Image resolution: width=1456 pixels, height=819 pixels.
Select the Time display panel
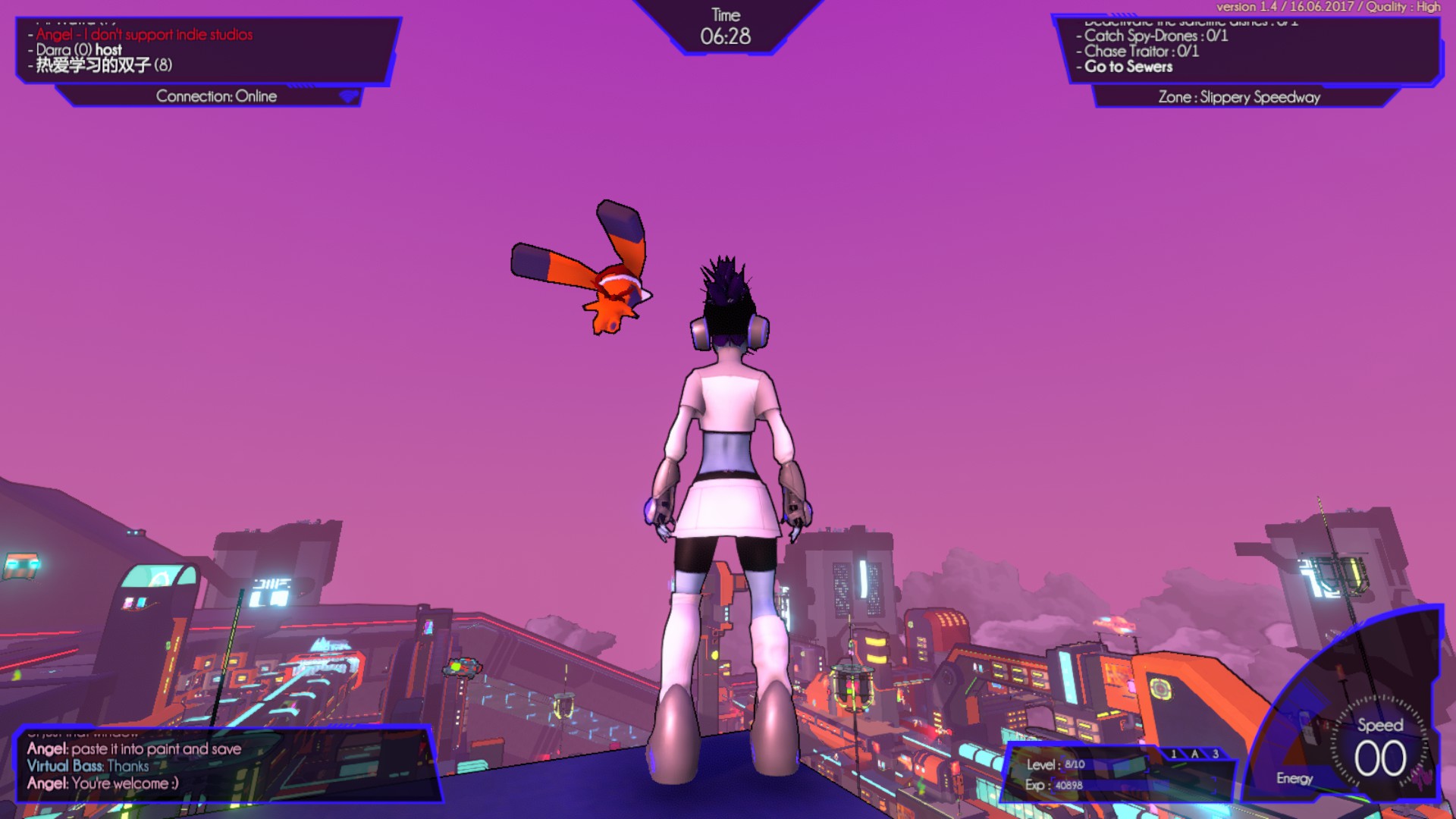coord(726,24)
